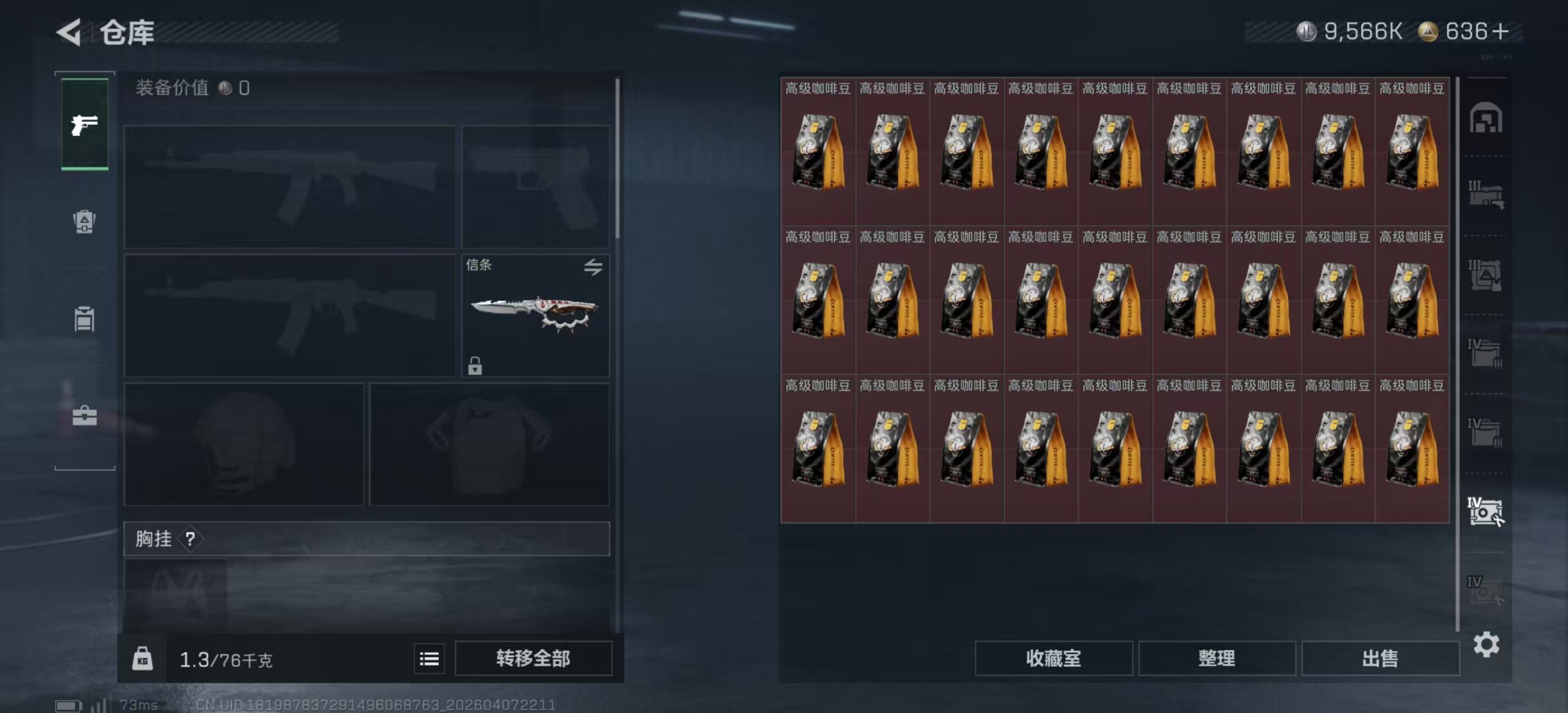1568x713 pixels.
Task: Click the swap arrows on the 信条 knife slot
Action: pos(595,267)
